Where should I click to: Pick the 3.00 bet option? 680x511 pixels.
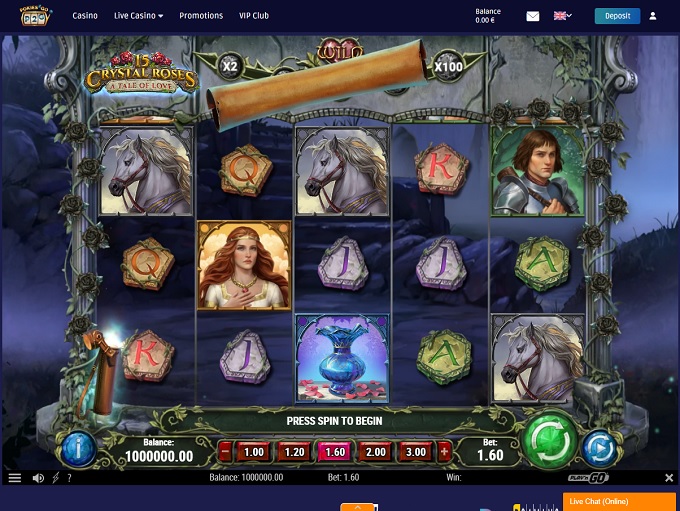[417, 451]
